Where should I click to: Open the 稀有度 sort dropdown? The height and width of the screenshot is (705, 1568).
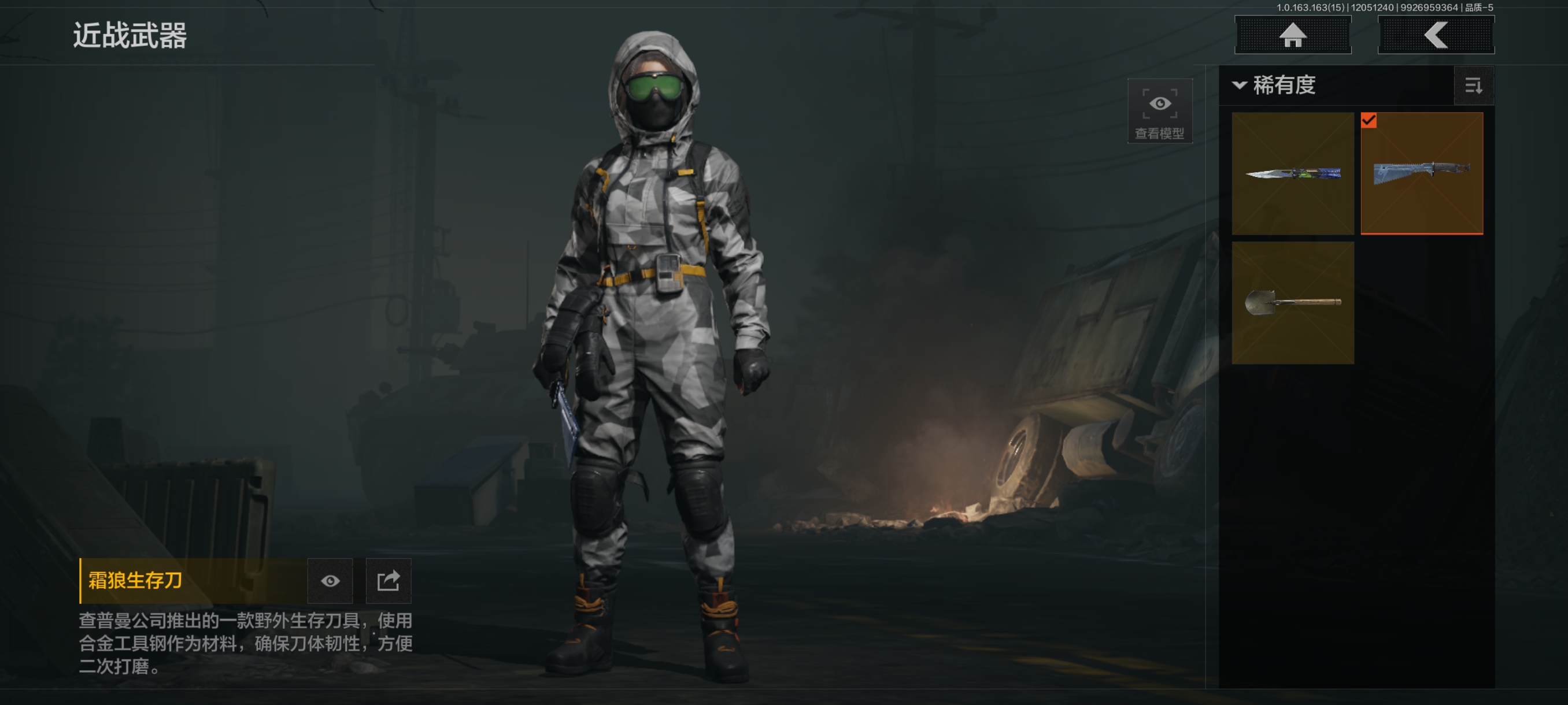(x=1275, y=85)
